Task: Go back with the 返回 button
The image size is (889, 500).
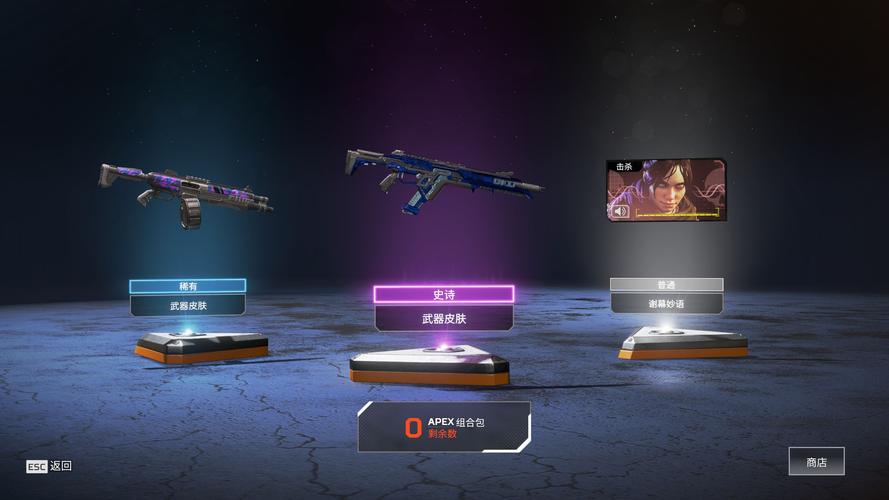Action: point(49,466)
